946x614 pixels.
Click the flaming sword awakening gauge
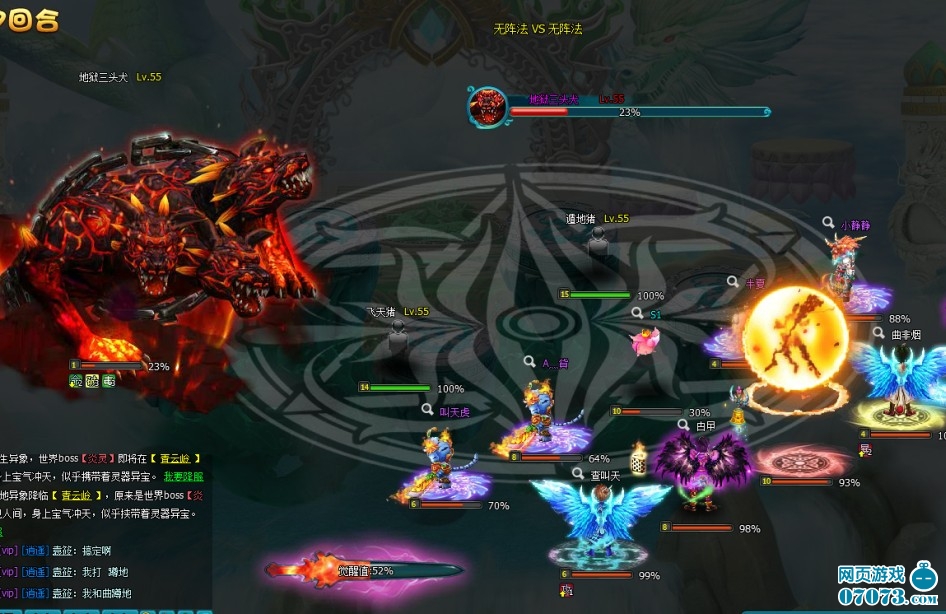(x=364, y=570)
